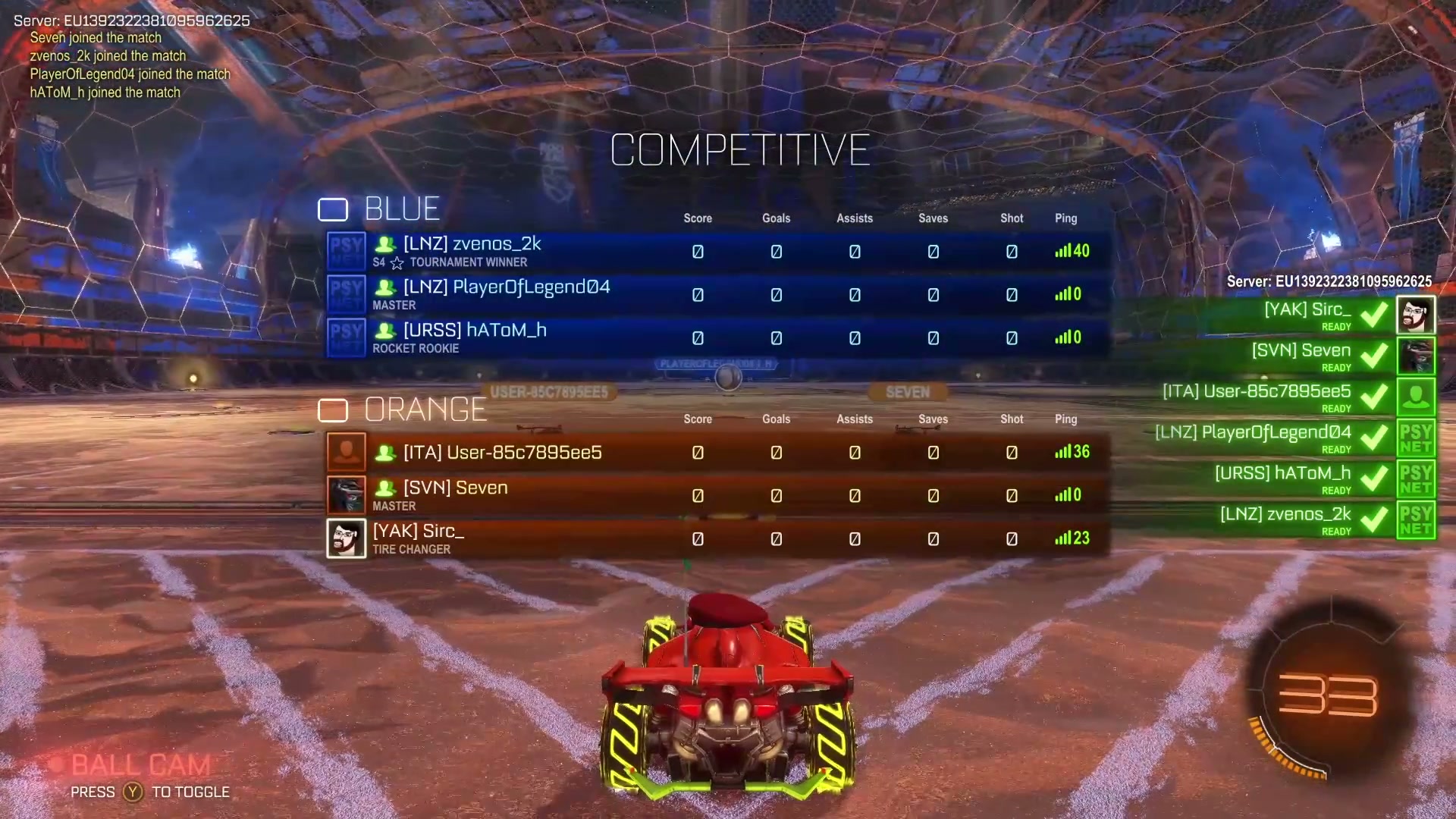Select Seven's avatar portrait in orange roster
The height and width of the screenshot is (819, 1456).
(346, 494)
